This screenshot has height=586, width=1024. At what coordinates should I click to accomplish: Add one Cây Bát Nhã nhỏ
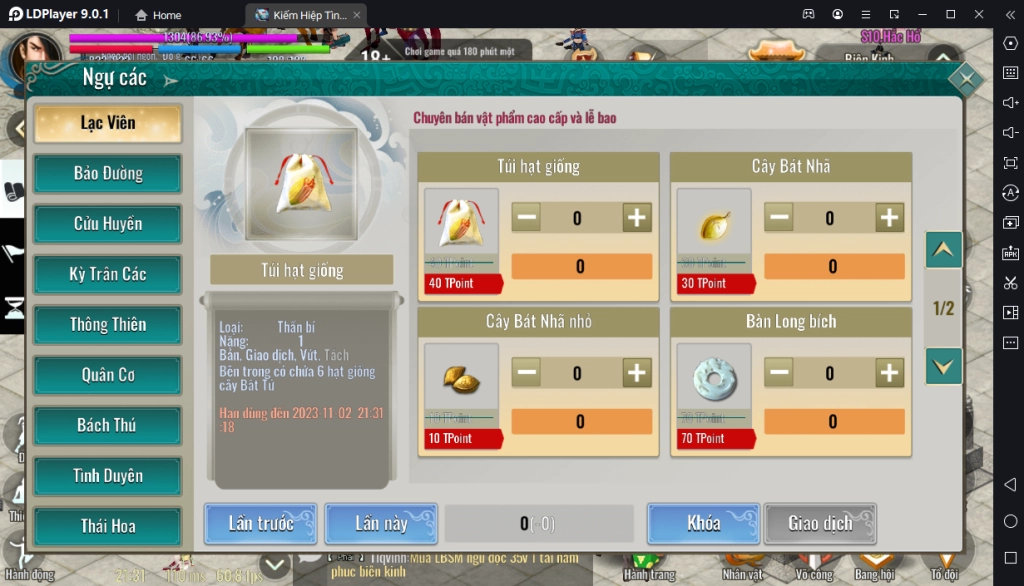[637, 374]
